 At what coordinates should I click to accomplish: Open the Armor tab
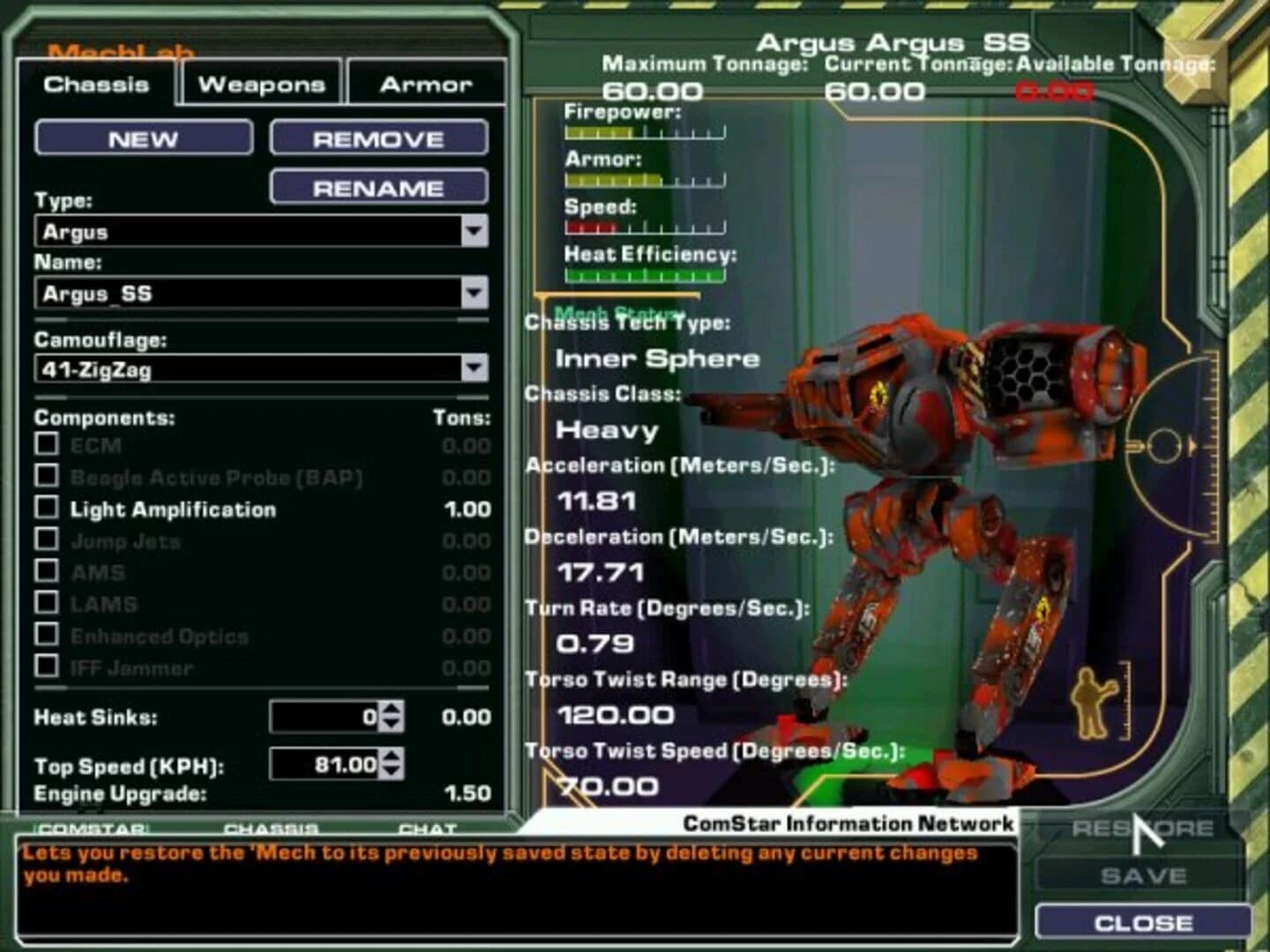coord(425,84)
